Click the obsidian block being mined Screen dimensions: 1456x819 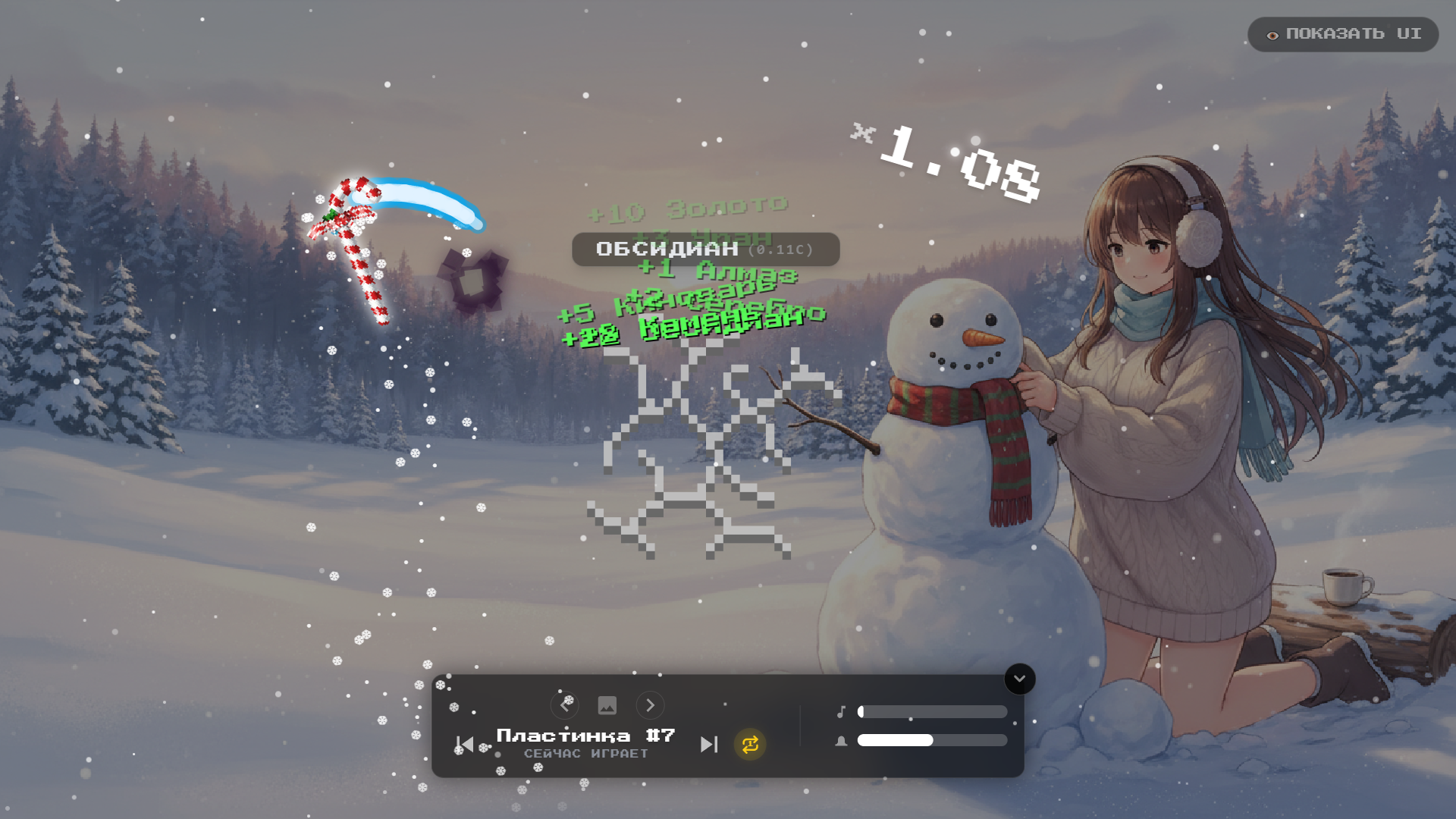click(472, 282)
